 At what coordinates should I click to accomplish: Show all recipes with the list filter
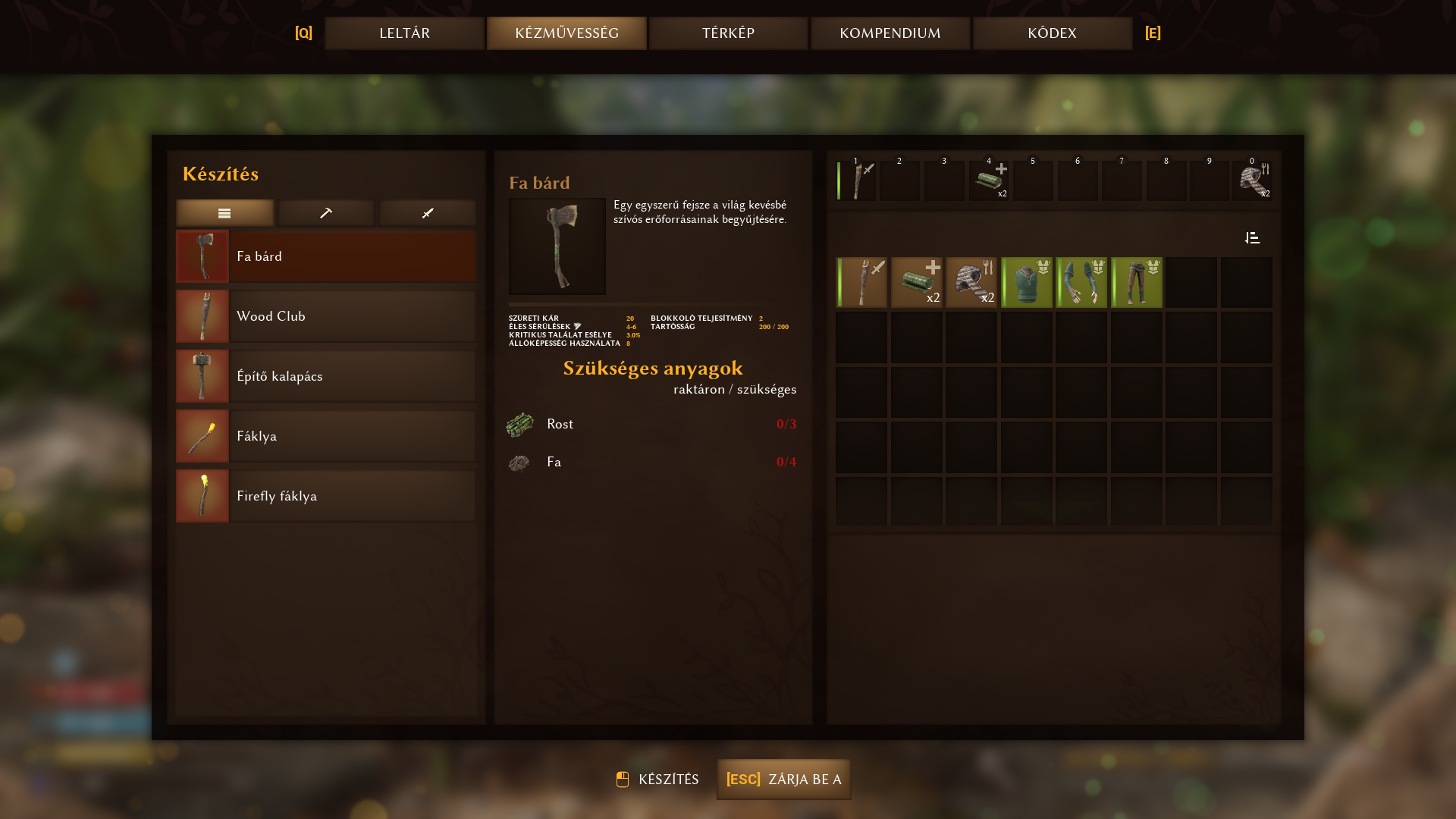[x=224, y=213]
